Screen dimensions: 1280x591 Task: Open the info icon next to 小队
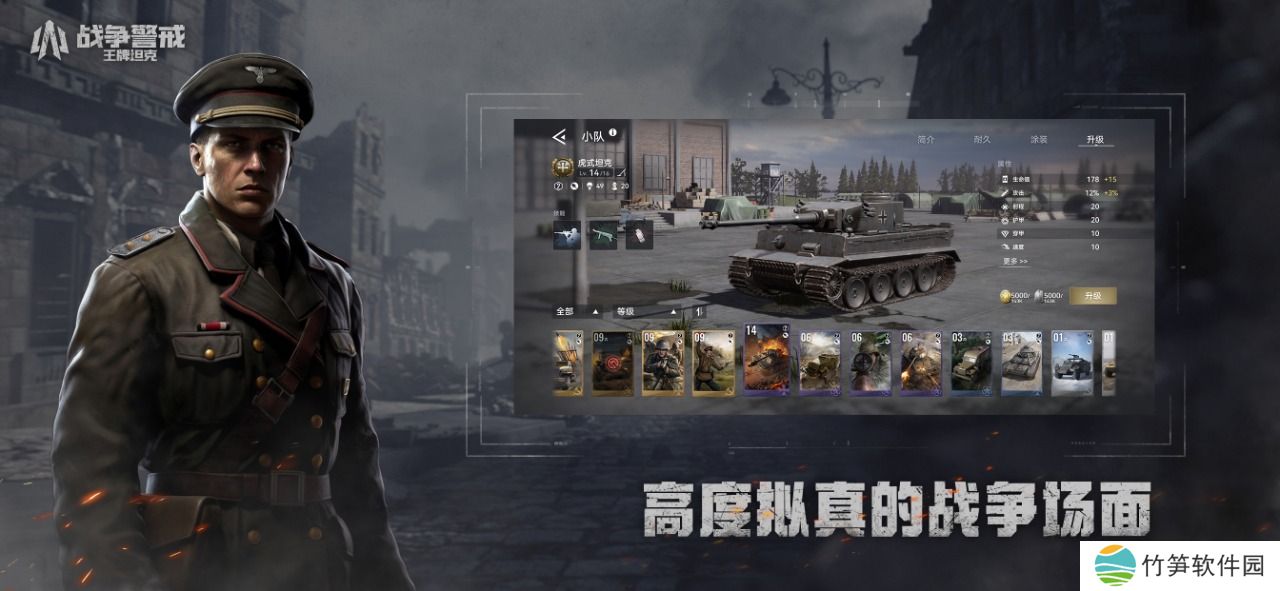point(612,133)
